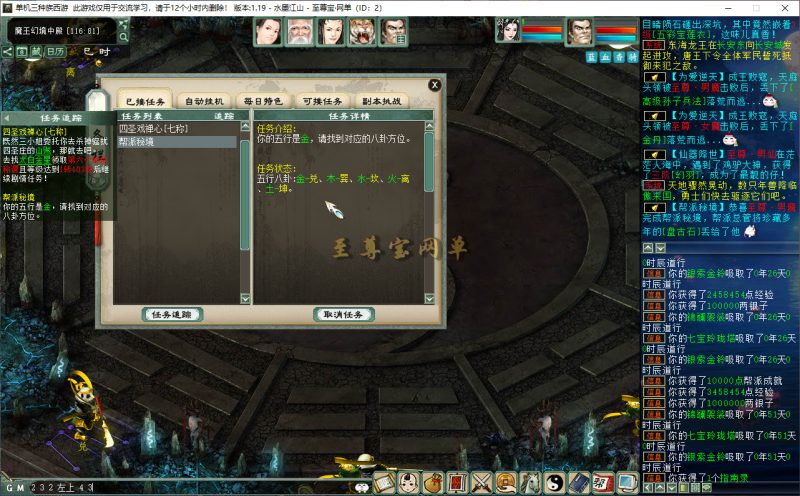Close the quest window with the X button

pyautogui.click(x=434, y=85)
